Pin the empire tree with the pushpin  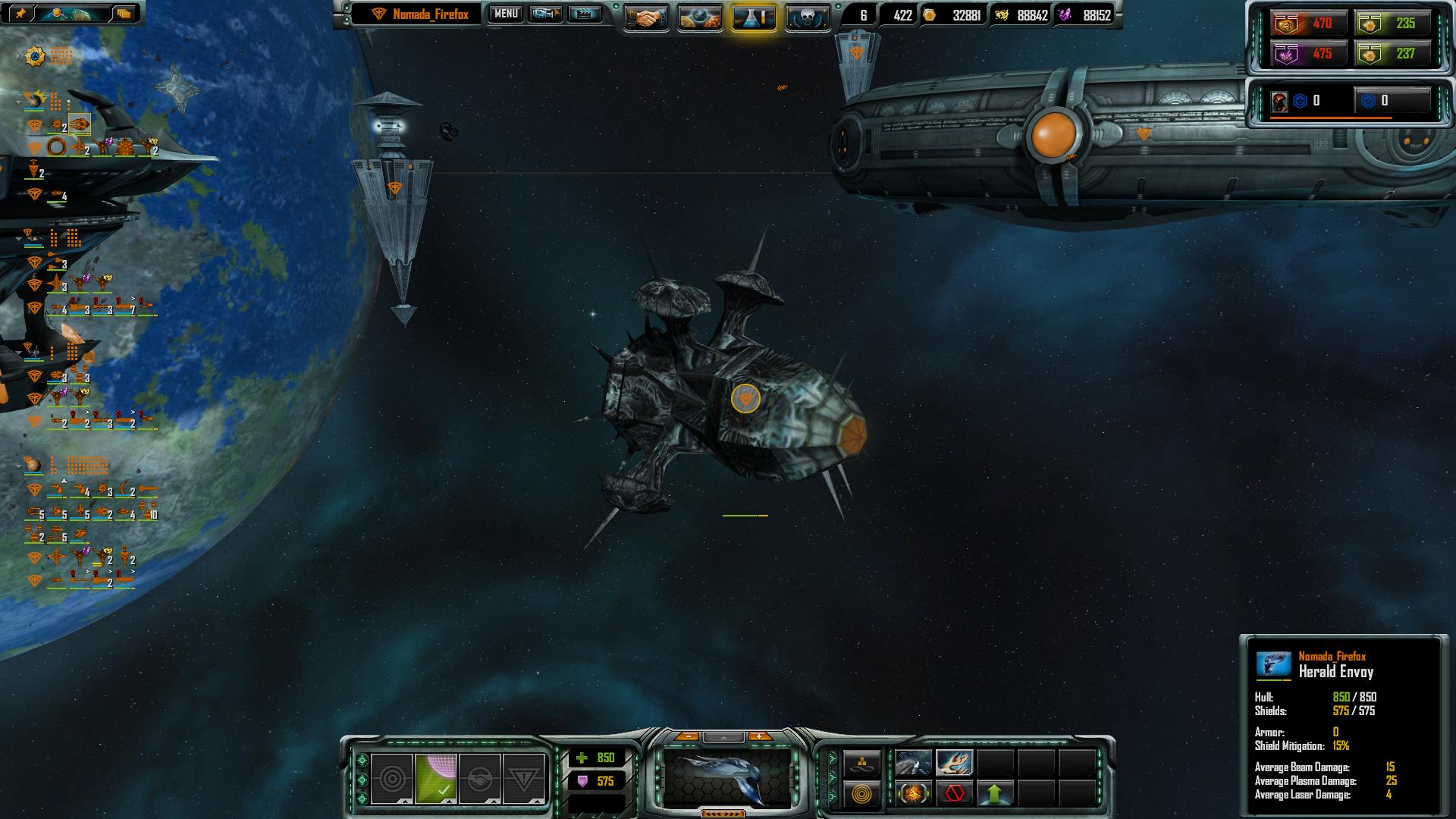pos(20,13)
